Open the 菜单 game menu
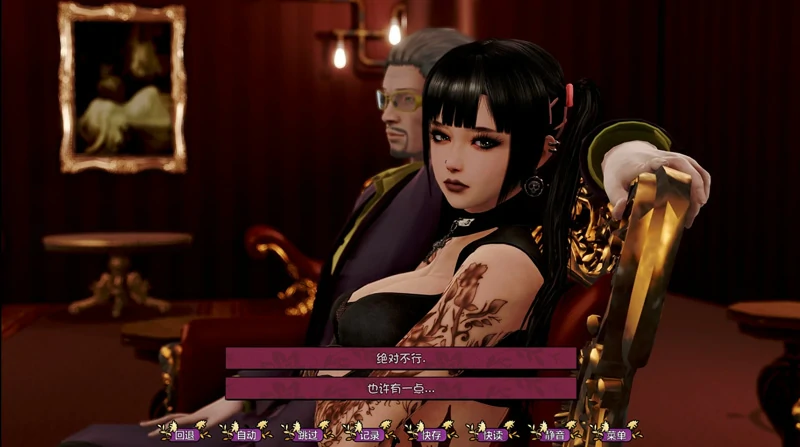 pos(616,434)
